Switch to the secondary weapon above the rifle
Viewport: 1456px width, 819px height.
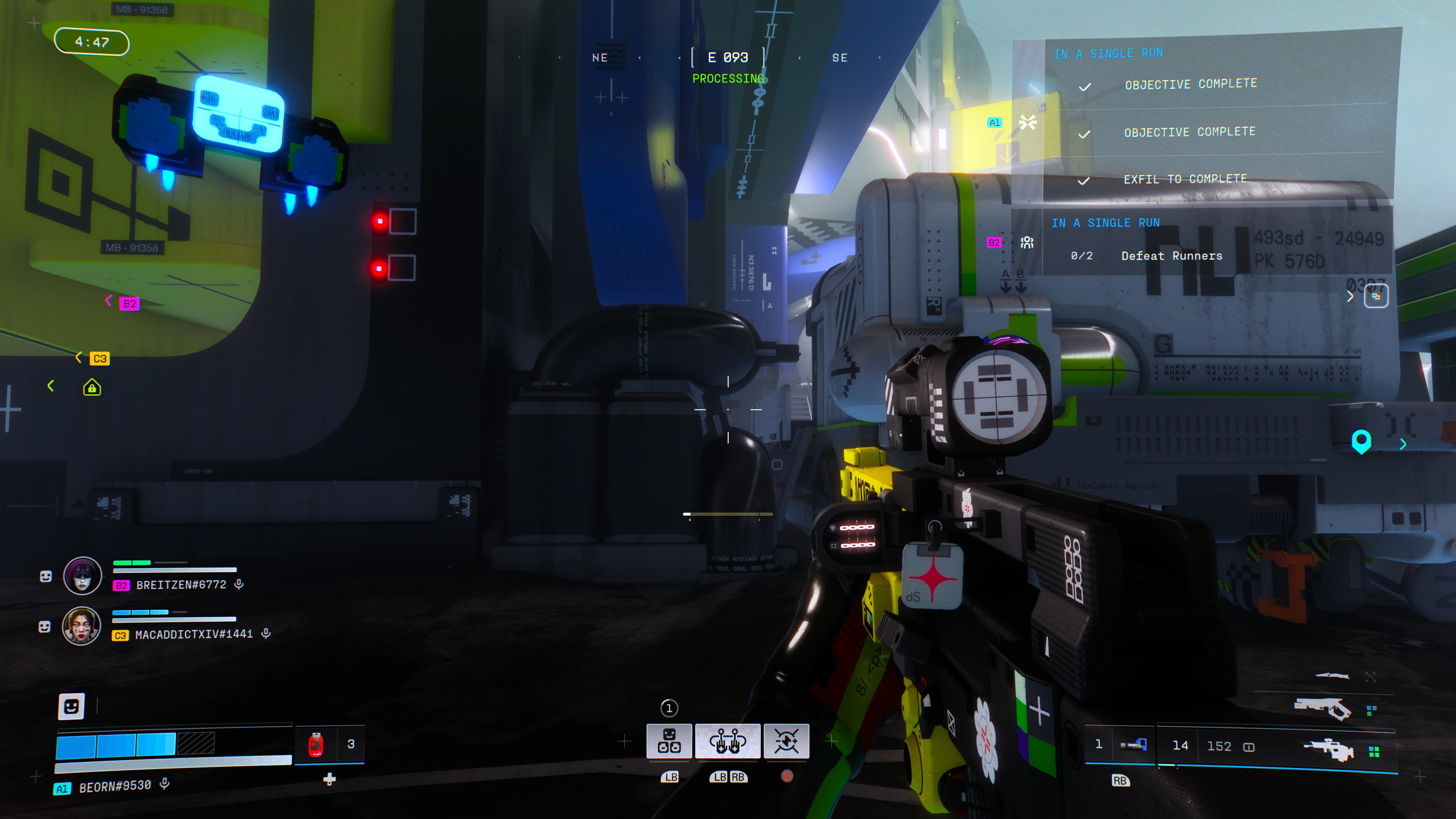point(1322,708)
